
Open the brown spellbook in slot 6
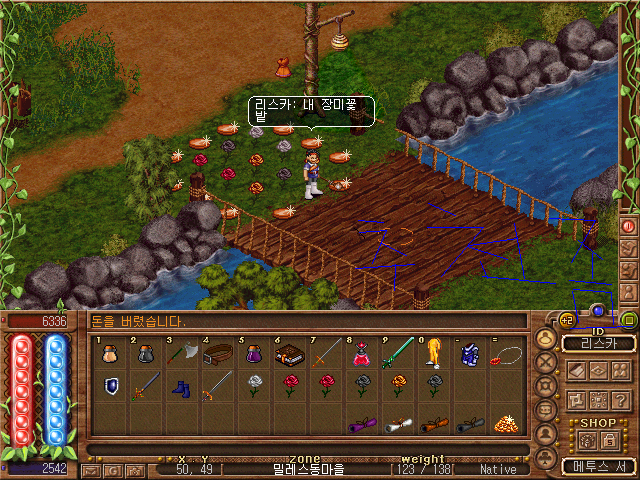click(x=290, y=354)
